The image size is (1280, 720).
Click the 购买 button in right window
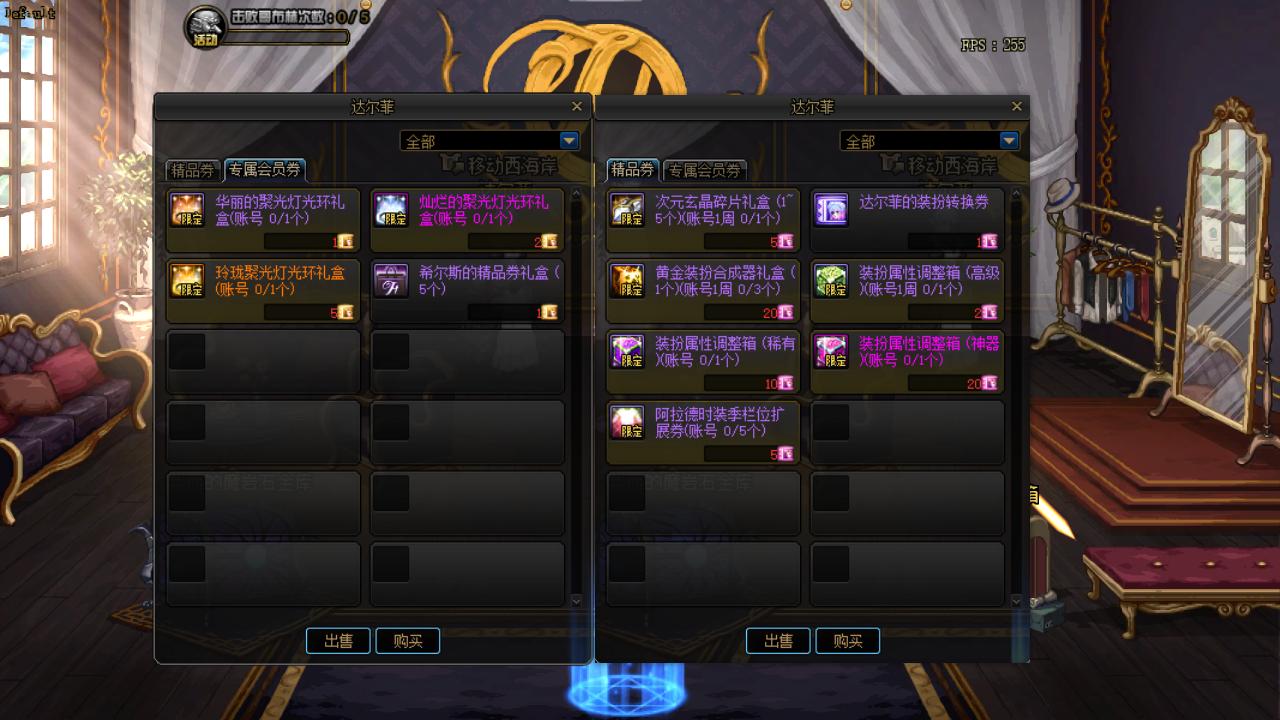[847, 641]
